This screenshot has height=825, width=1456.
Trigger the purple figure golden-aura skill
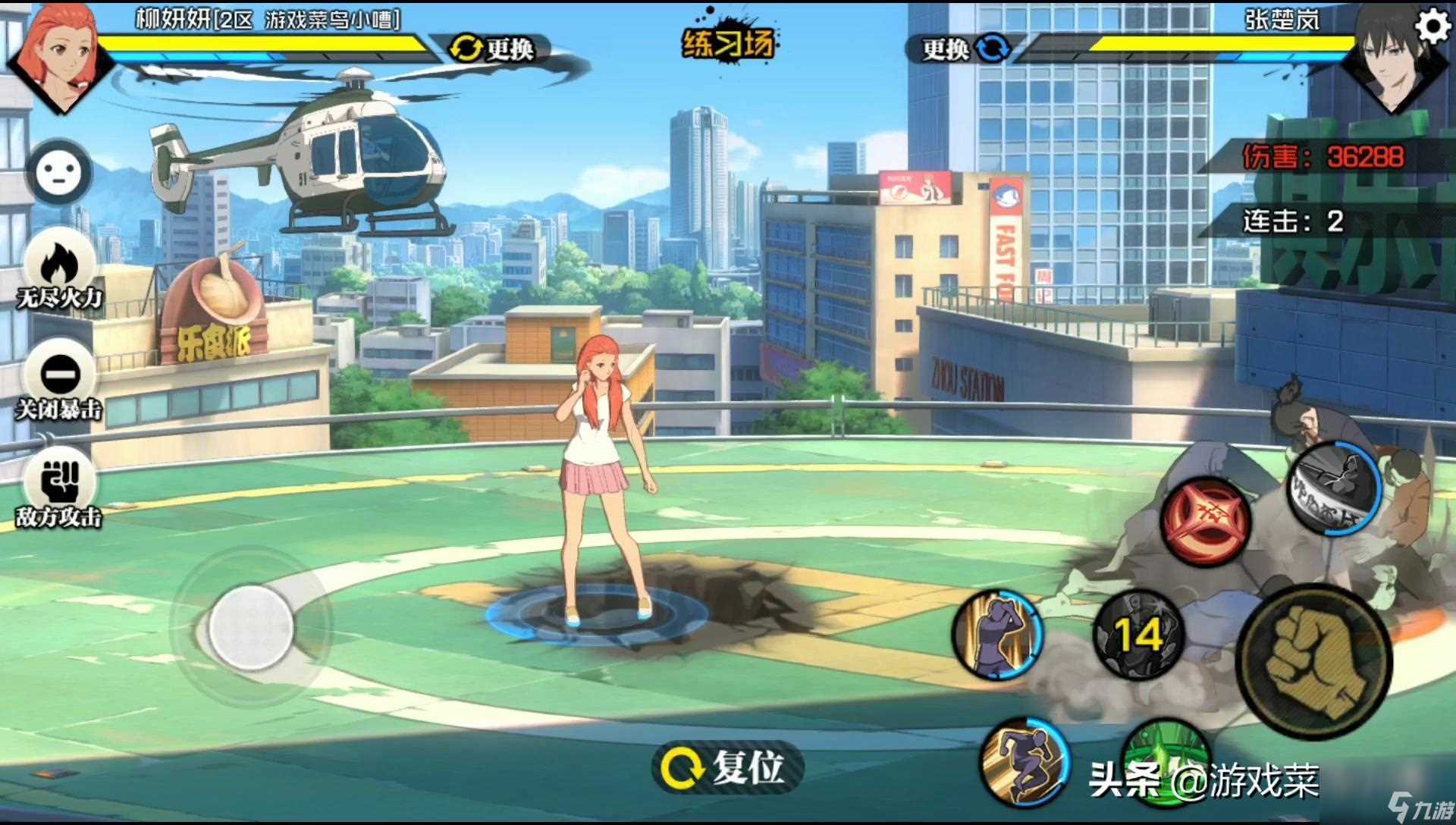[x=998, y=635]
